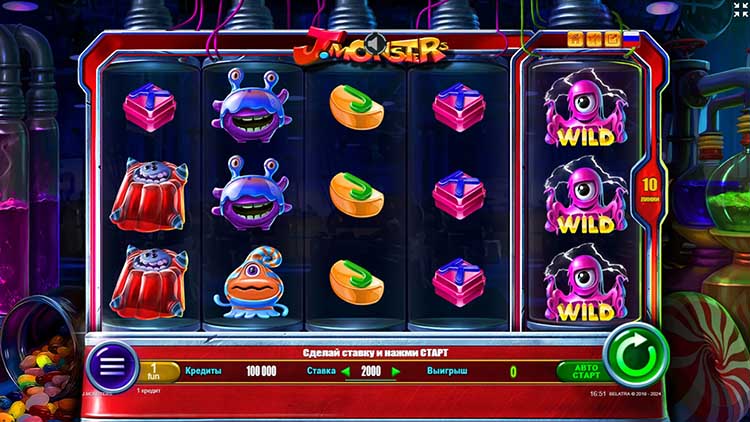This screenshot has height=422, width=750.
Task: Toggle the sound icon over the logo
Action: click(x=376, y=42)
